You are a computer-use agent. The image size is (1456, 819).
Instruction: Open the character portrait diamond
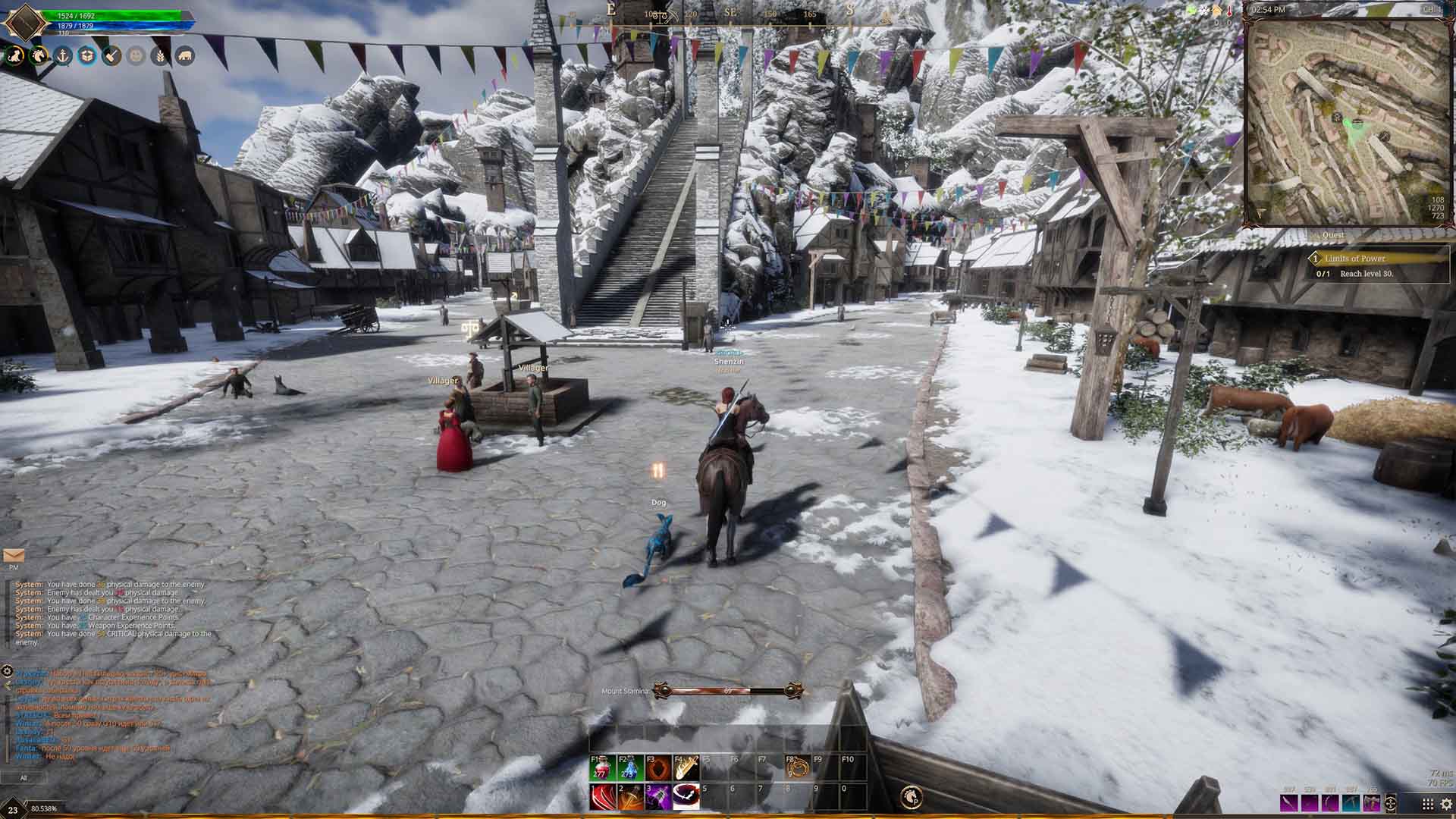24,21
